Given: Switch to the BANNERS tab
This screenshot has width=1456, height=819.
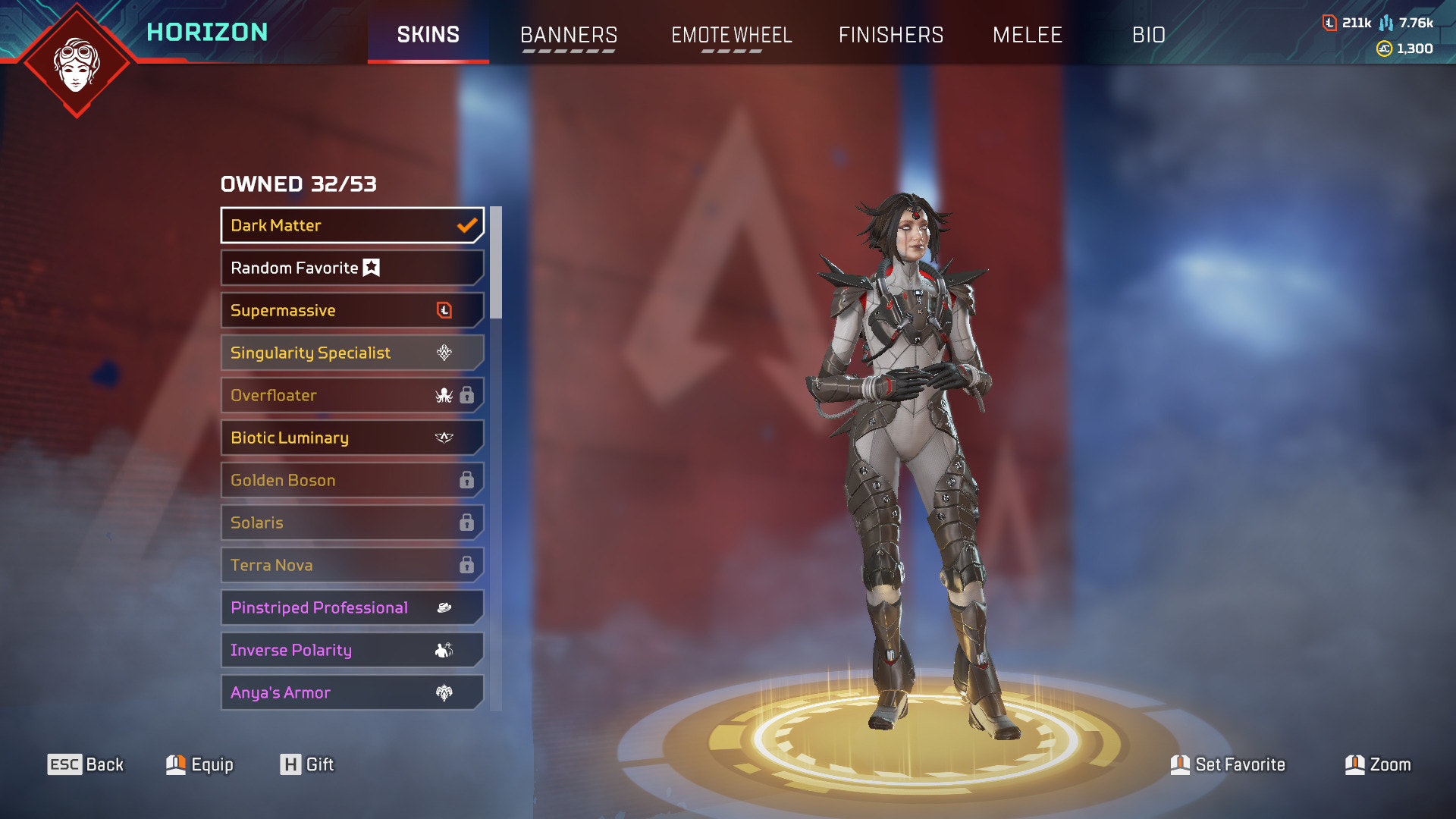Looking at the screenshot, I should click(569, 35).
